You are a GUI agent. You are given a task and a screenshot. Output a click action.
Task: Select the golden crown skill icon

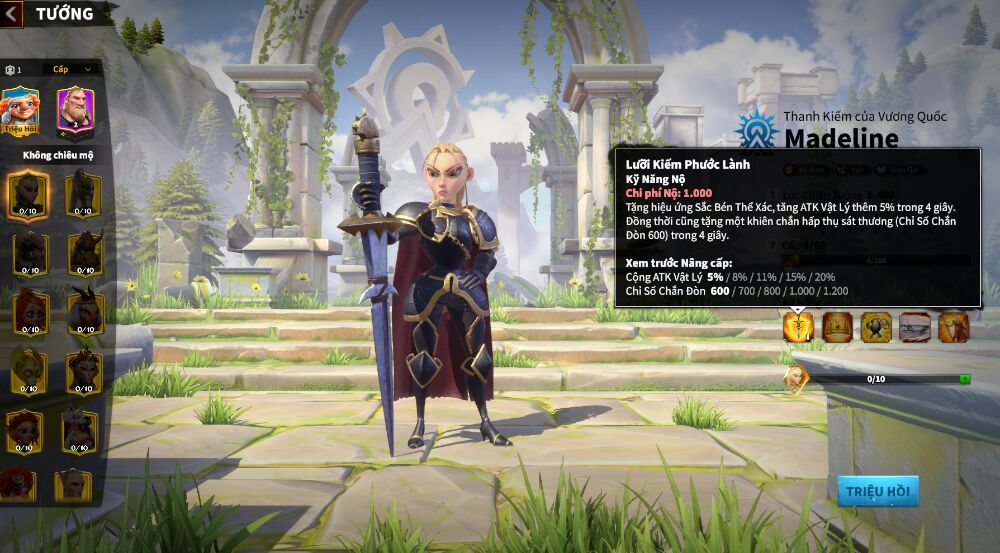point(838,326)
